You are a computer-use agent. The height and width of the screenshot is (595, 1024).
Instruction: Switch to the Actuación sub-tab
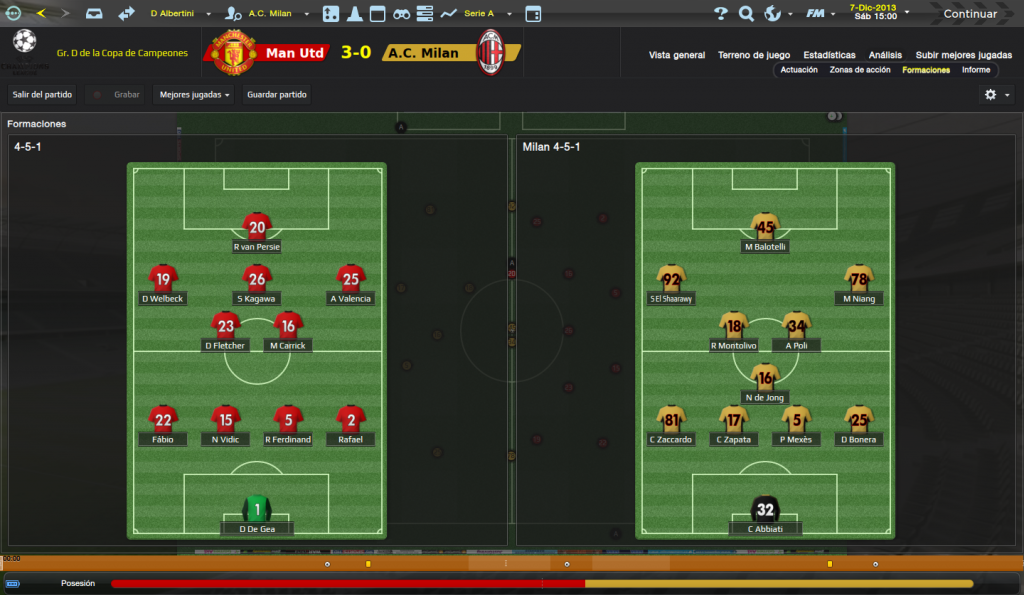point(799,70)
